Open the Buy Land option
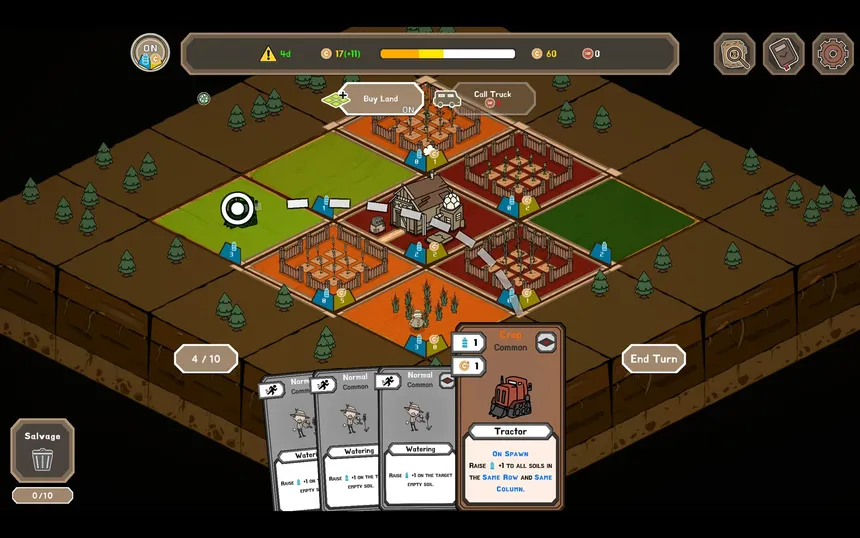The width and height of the screenshot is (860, 538). point(379,99)
